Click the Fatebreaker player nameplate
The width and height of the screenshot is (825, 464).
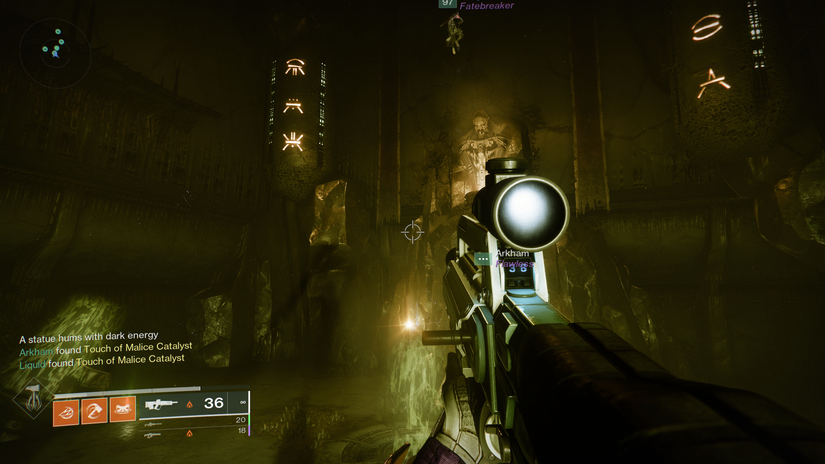point(487,6)
